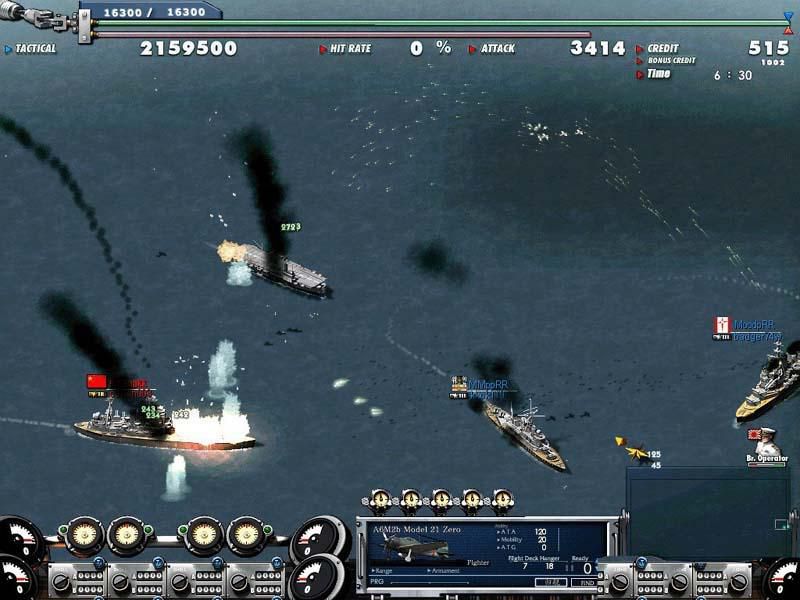Toggle the small green icon on the minimap edge
This screenshot has width=800, height=600.
coord(781,524)
